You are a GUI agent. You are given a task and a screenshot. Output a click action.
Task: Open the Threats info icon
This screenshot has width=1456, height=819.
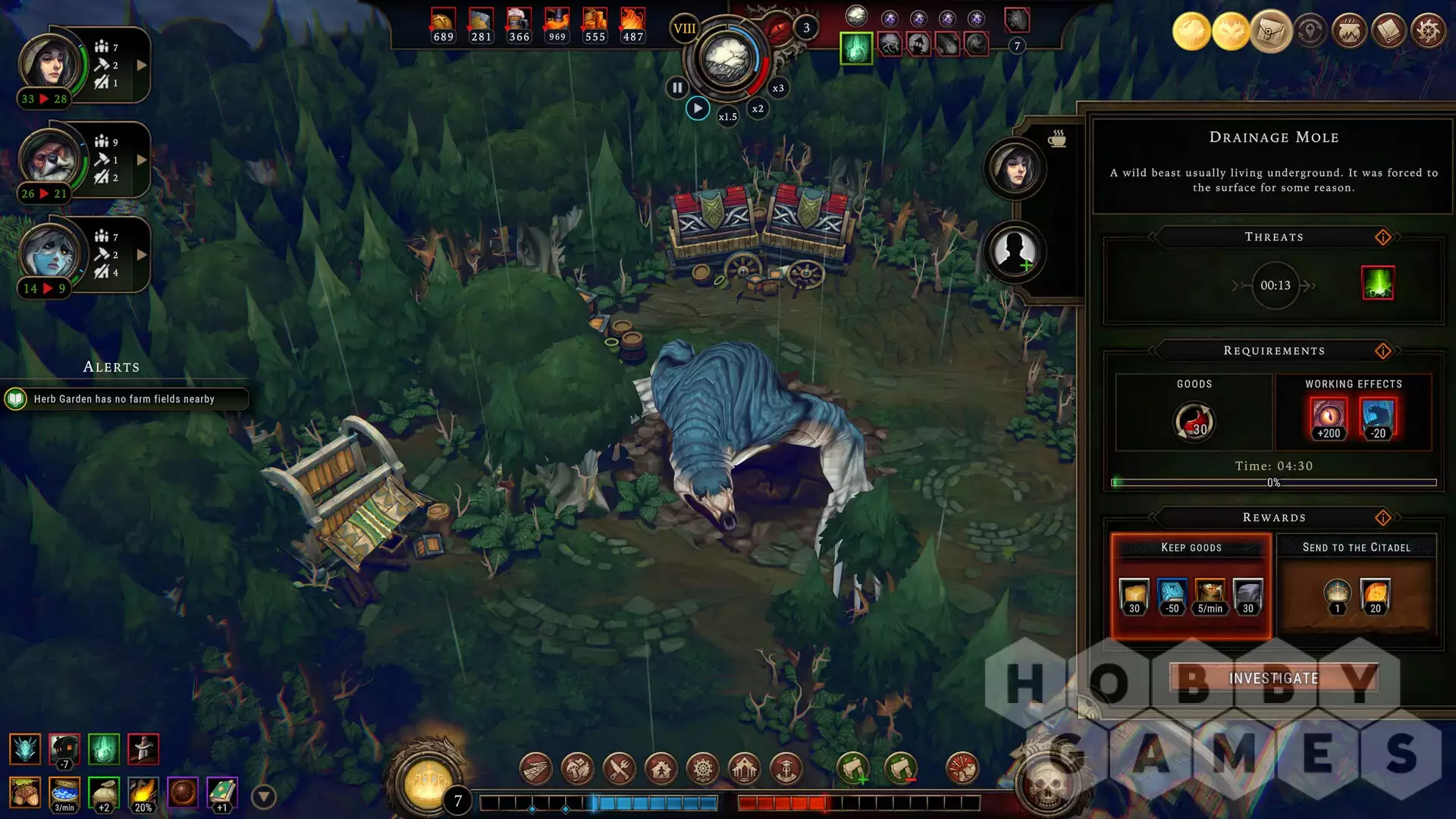tap(1383, 237)
